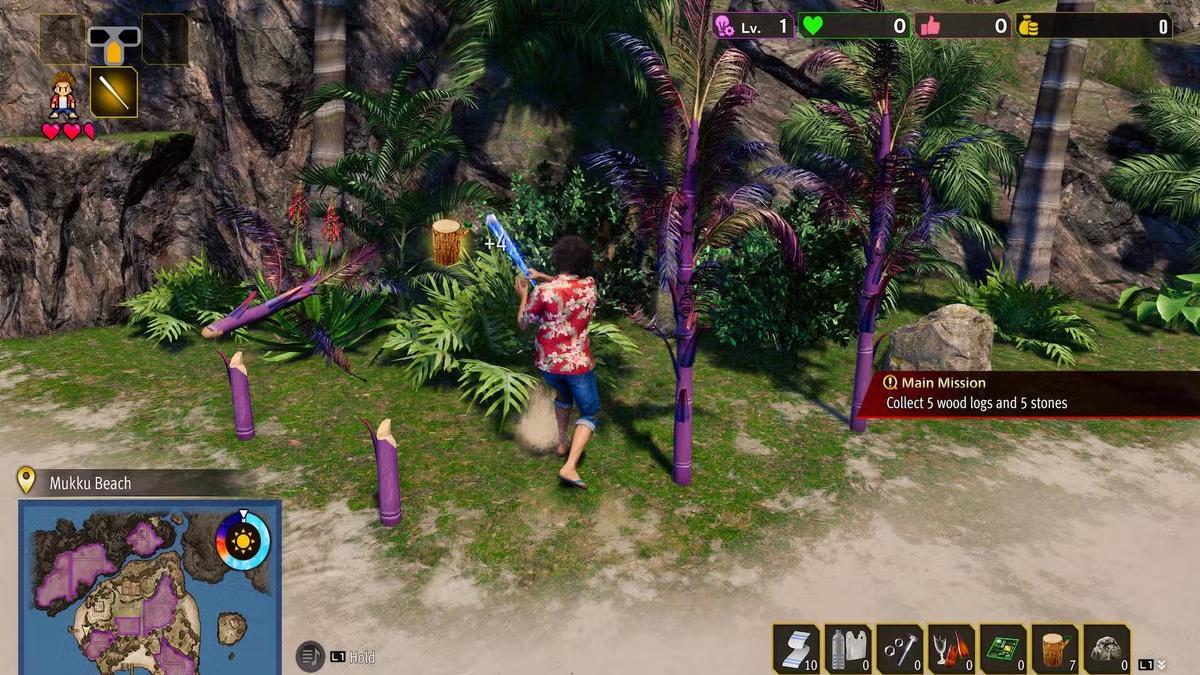Viewport: 1200px width, 675px height.
Task: Select the broken glass slot
Action: 951,648
